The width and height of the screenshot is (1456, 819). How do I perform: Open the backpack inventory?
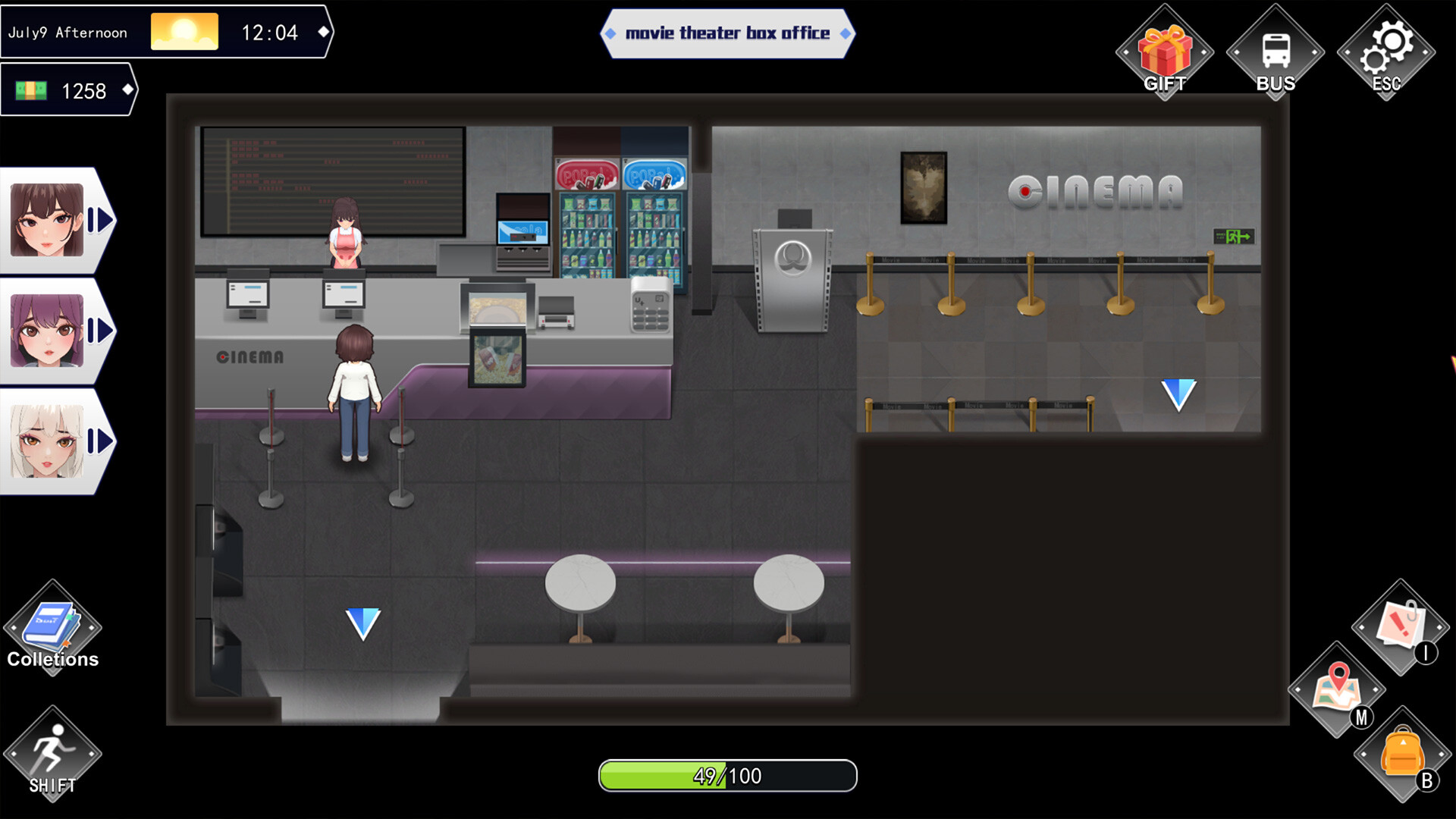click(x=1404, y=755)
